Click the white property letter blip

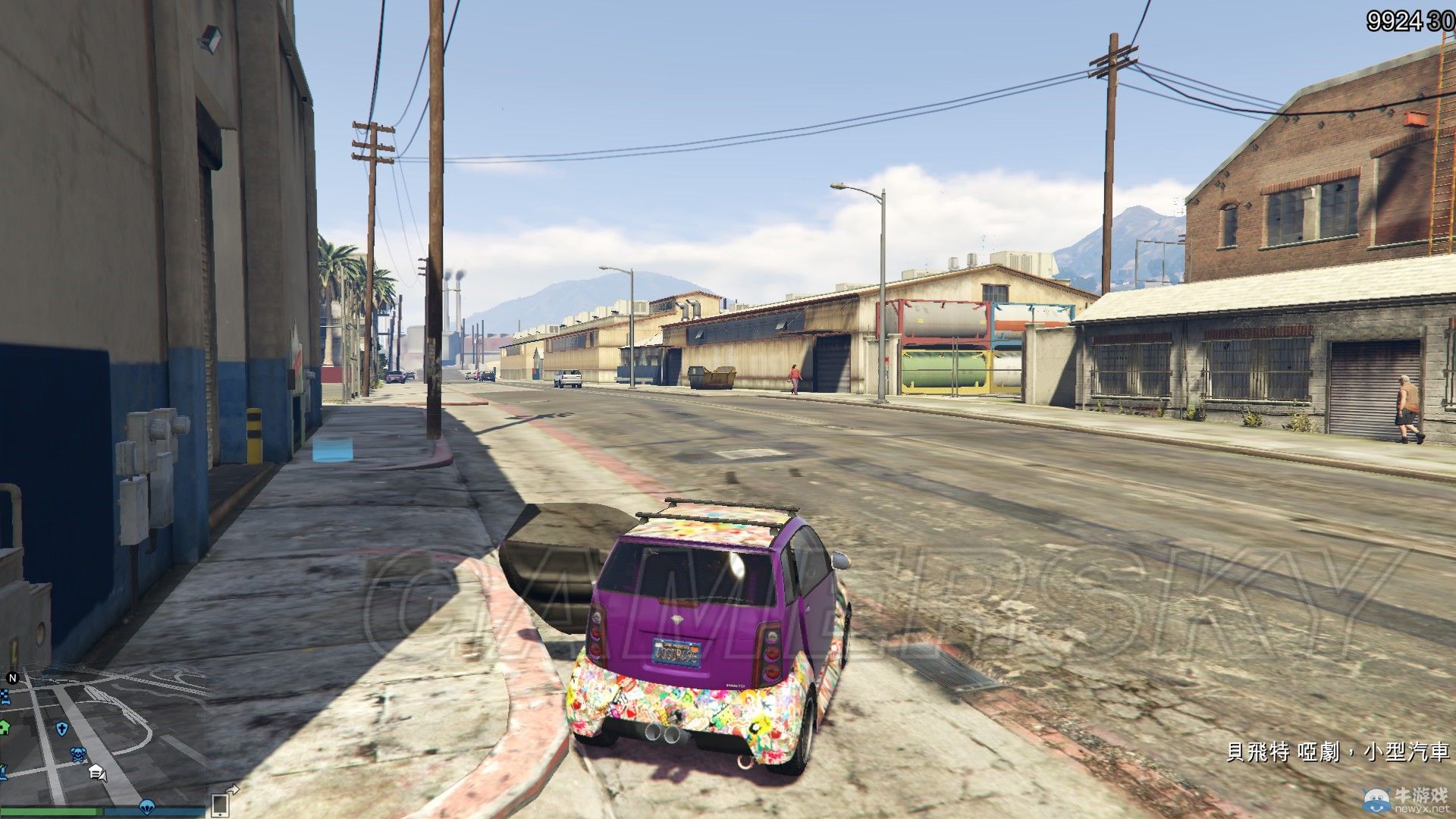point(96,772)
